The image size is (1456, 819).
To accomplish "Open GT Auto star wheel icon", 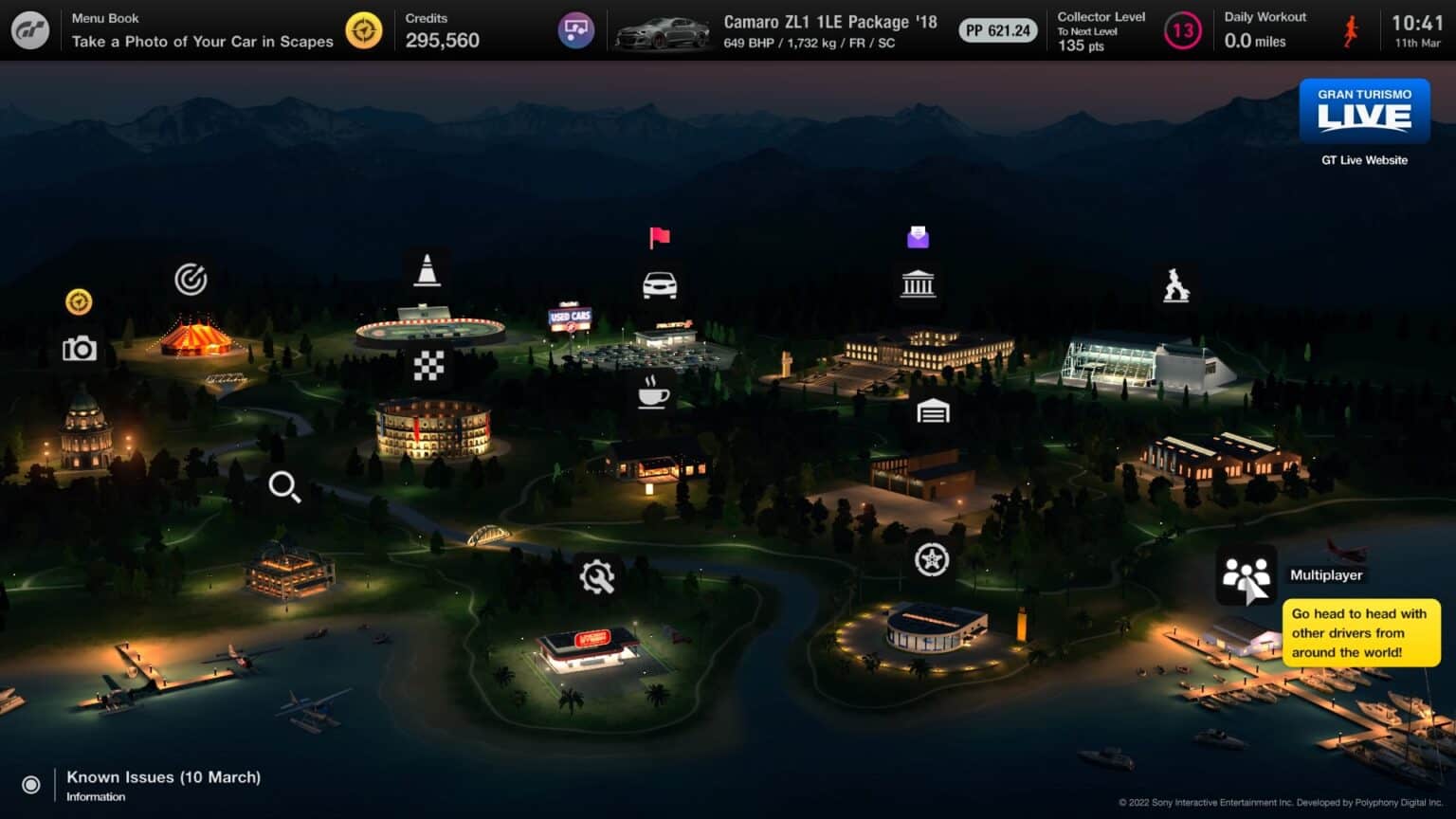I will click(x=932, y=559).
